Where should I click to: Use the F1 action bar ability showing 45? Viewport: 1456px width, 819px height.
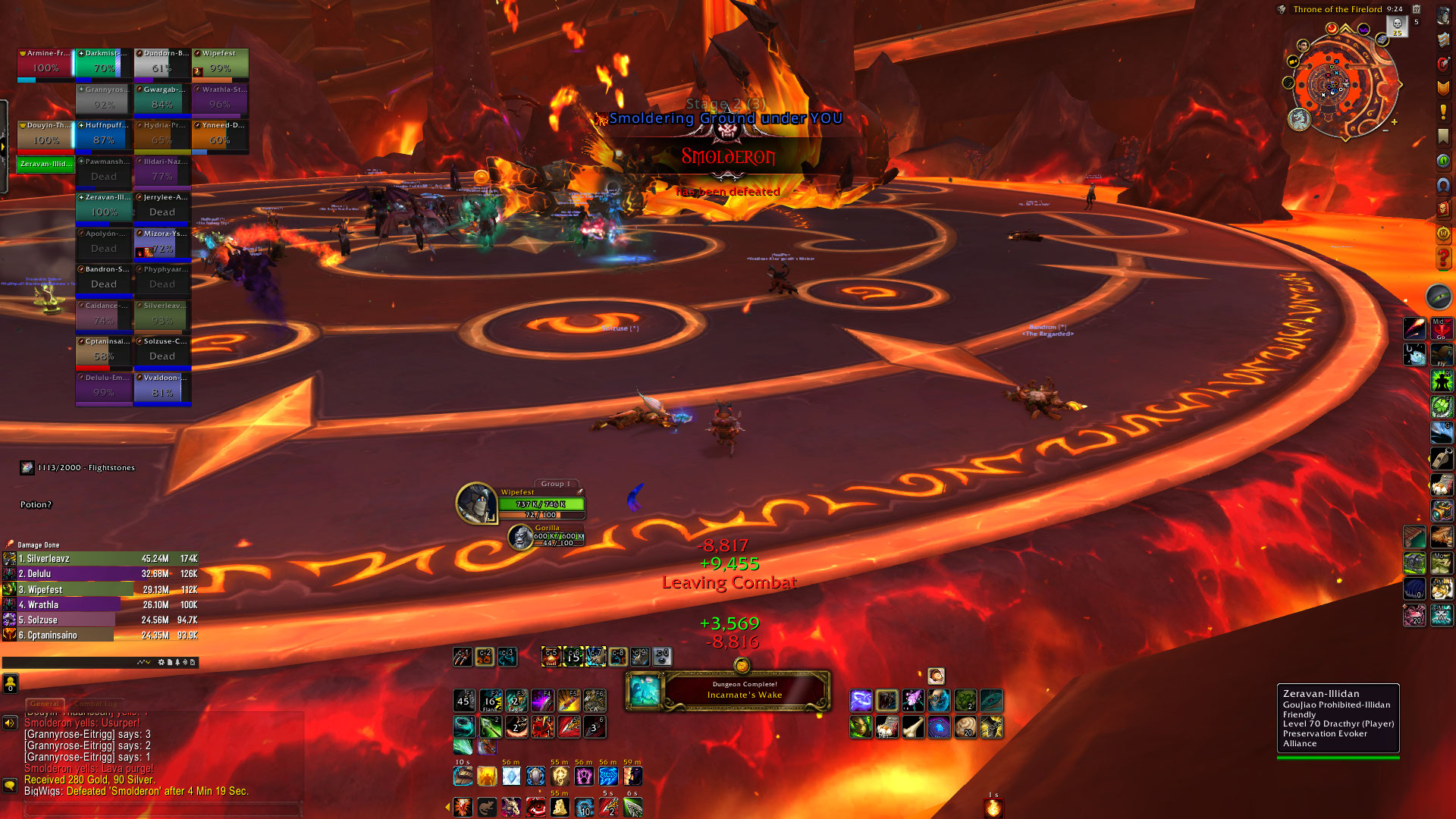(464, 701)
